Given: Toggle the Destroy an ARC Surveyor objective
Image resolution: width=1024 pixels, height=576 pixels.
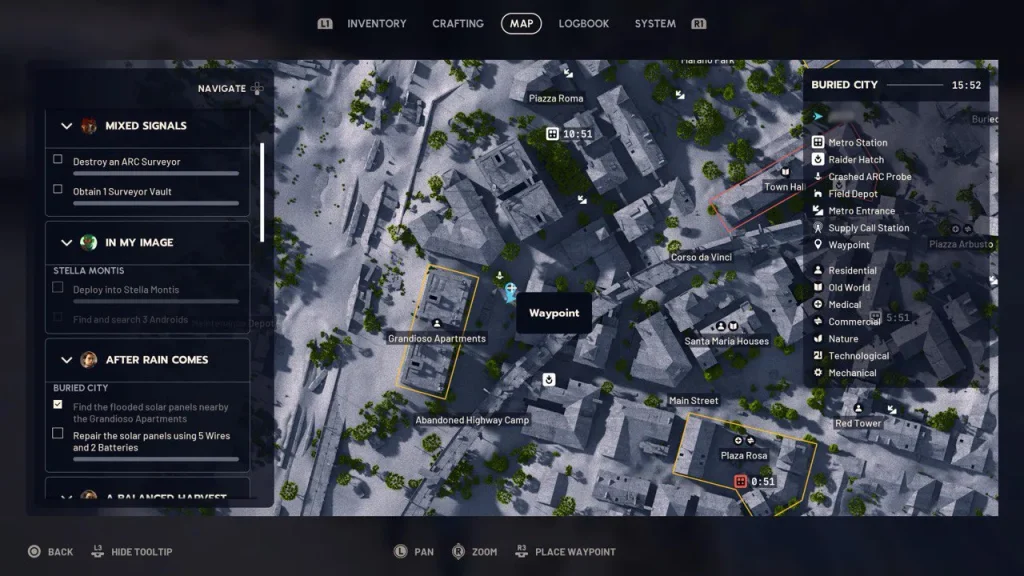Looking at the screenshot, I should click(58, 160).
